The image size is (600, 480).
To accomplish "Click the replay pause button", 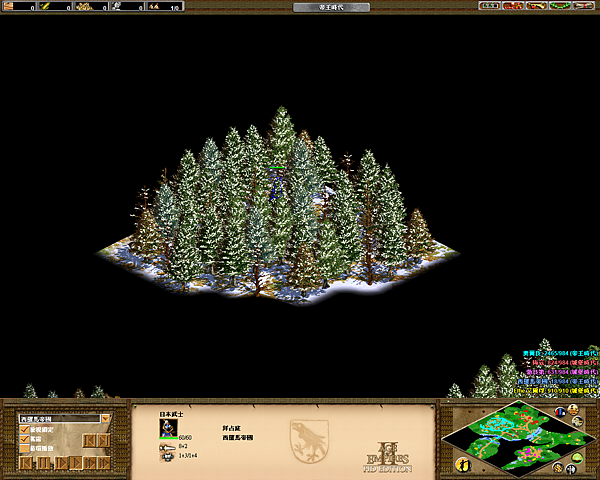I will [x=43, y=463].
